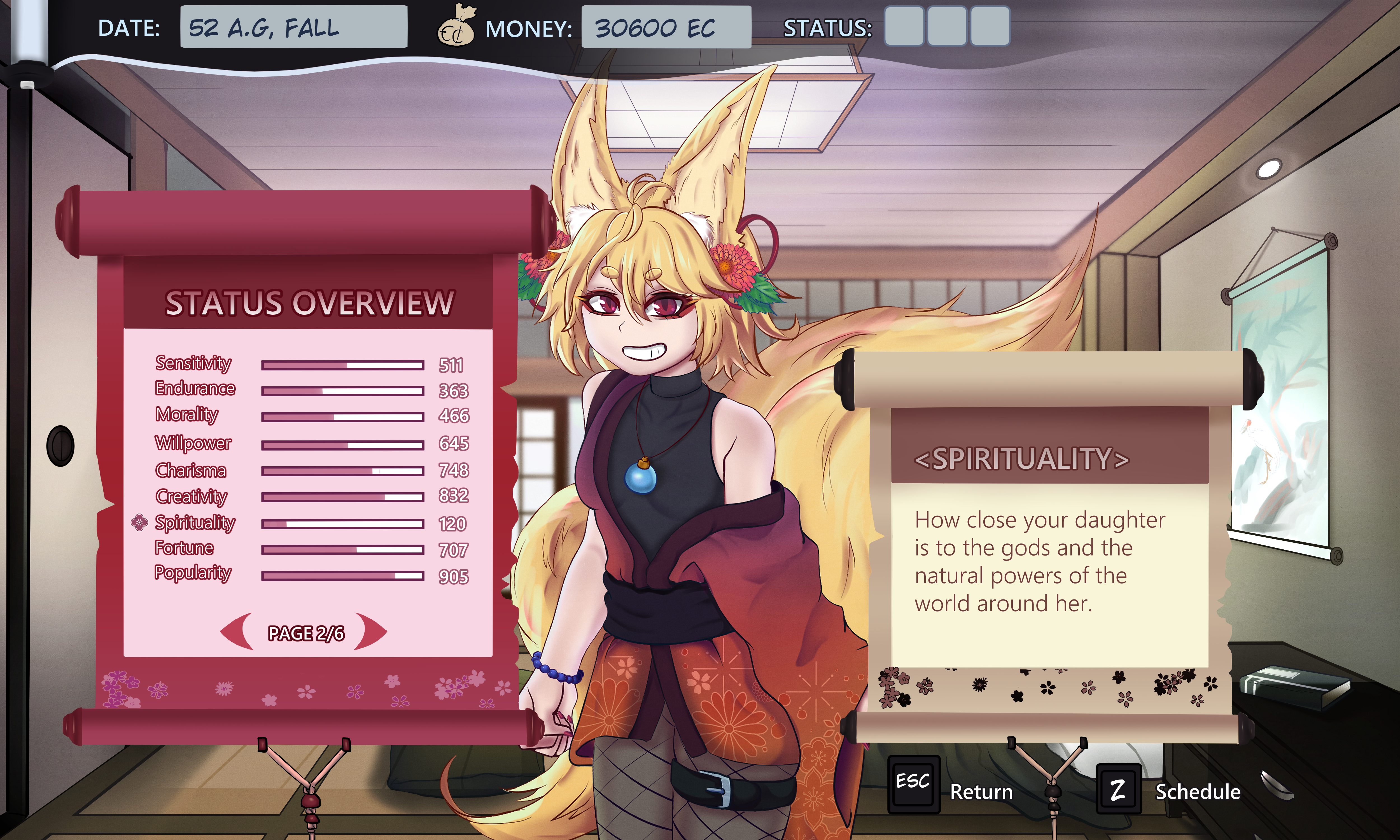
Task: Show the Popularity stat description
Action: coord(193,573)
